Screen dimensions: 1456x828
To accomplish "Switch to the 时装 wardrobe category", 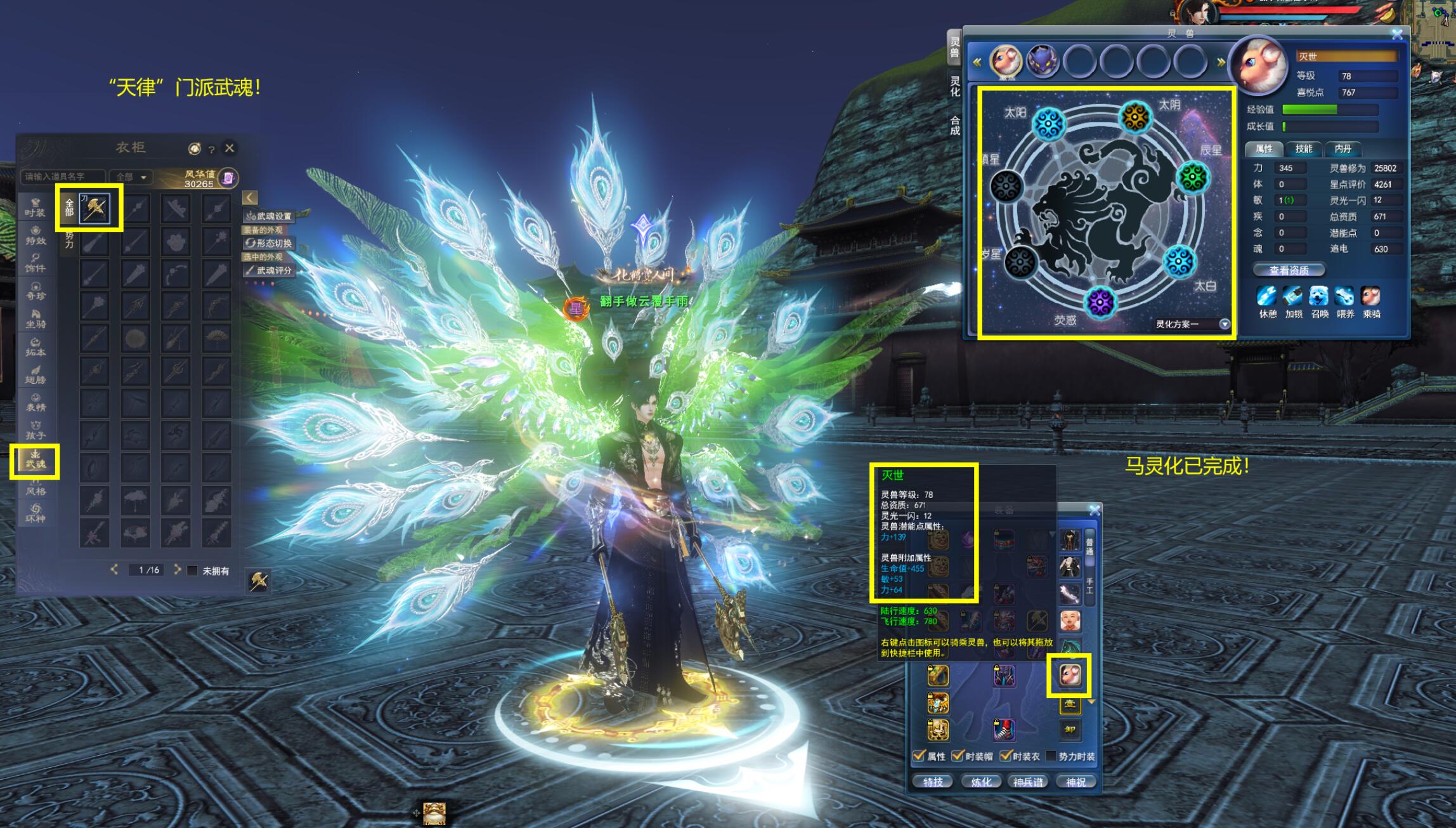I will point(35,207).
